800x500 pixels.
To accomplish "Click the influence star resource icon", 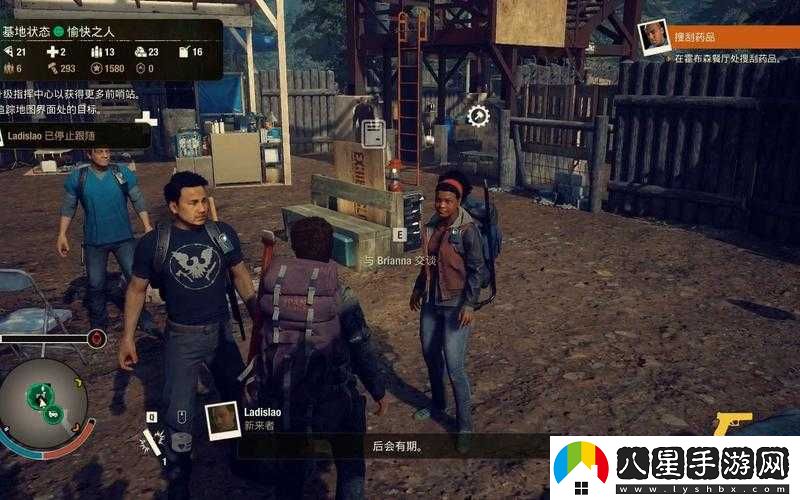I will pyautogui.click(x=97, y=68).
